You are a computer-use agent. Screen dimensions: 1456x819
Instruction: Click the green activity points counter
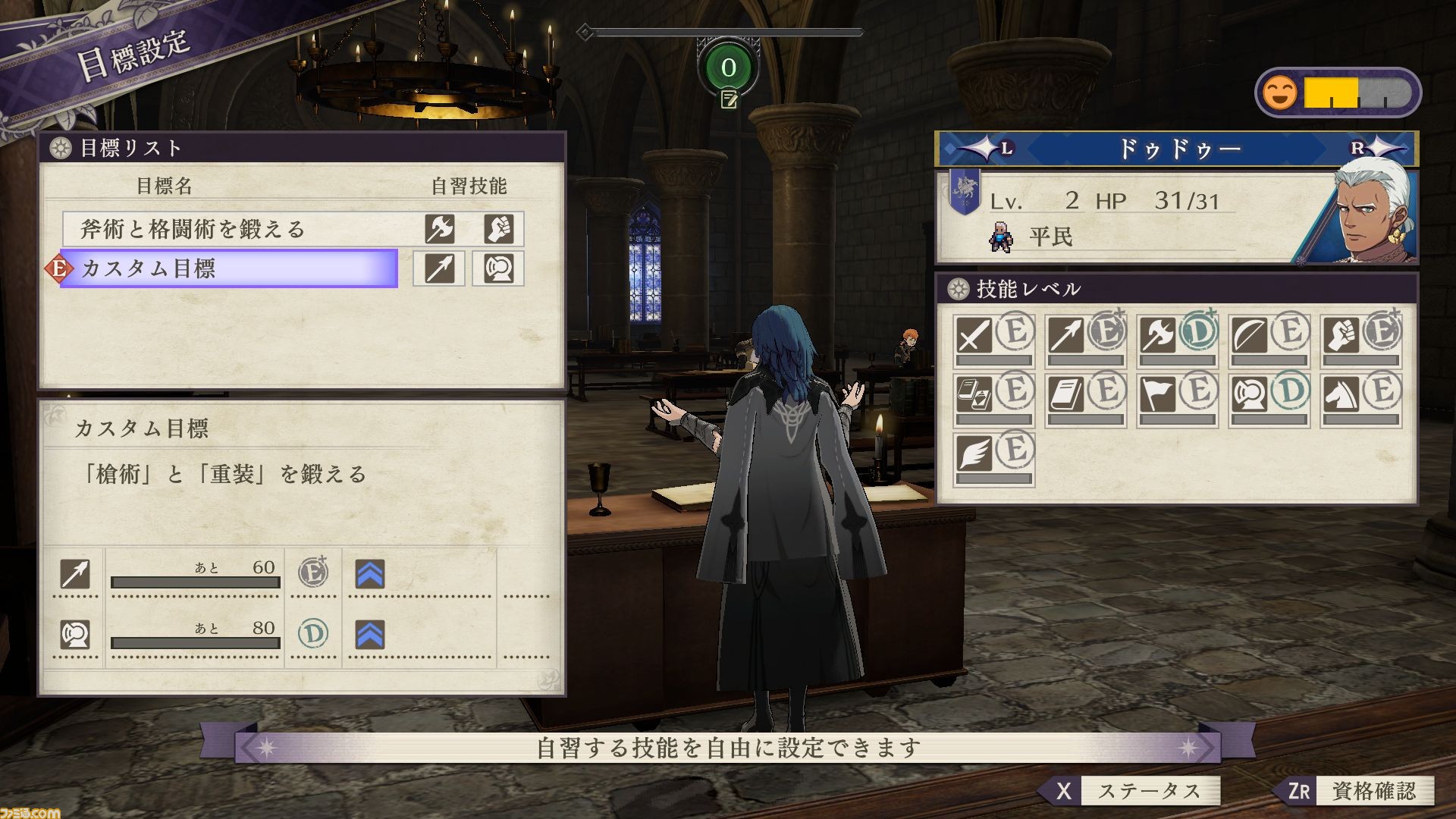728,67
